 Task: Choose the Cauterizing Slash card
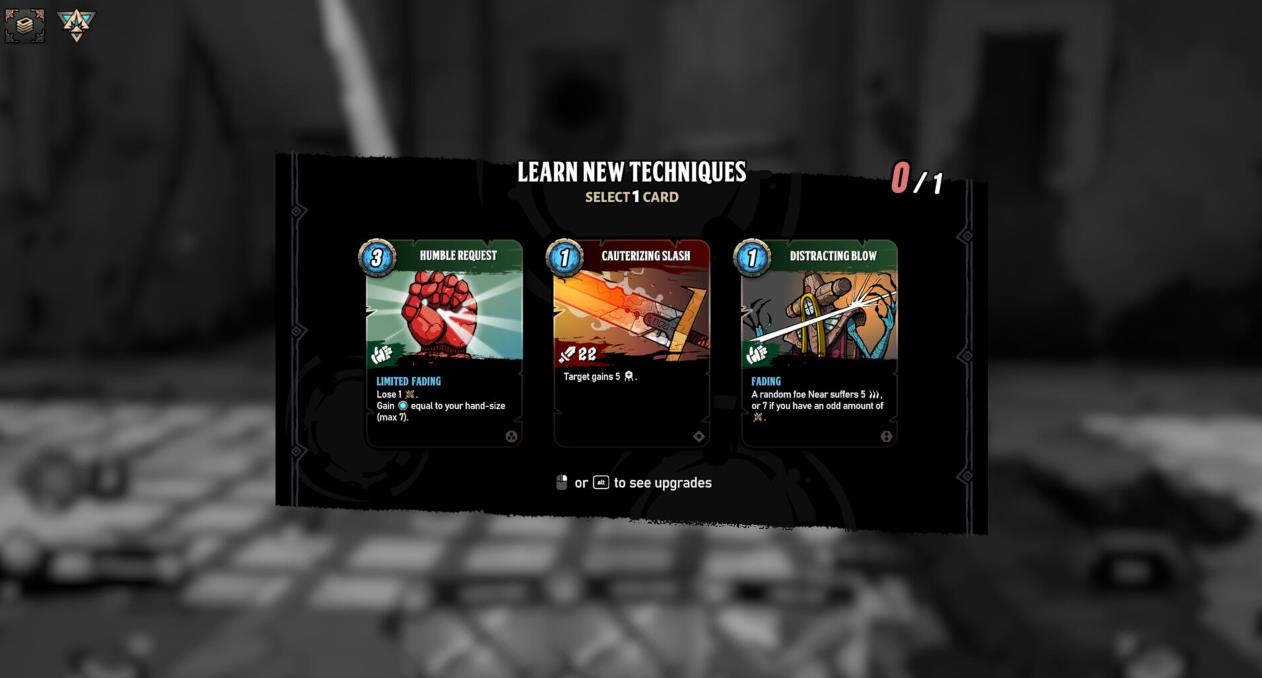click(x=631, y=343)
